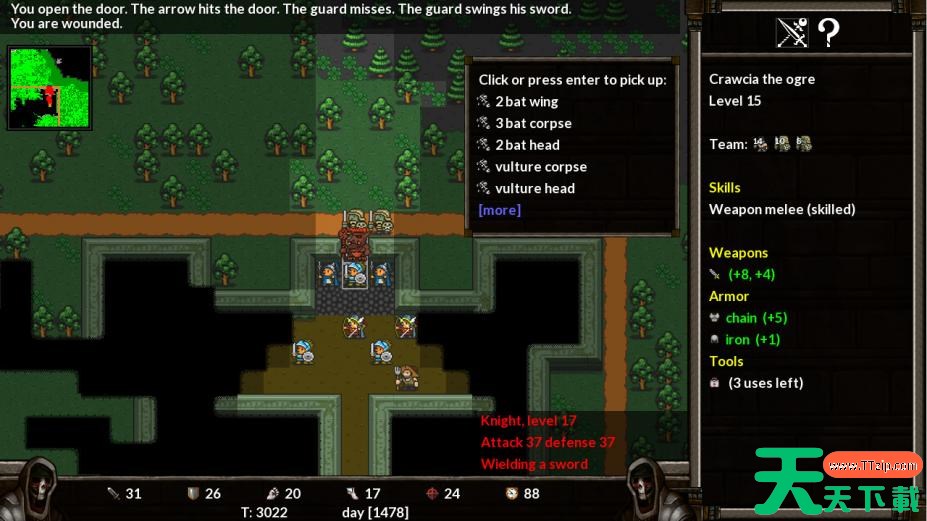Open the question mark help tab
Screen dimensions: 927x521
point(828,33)
